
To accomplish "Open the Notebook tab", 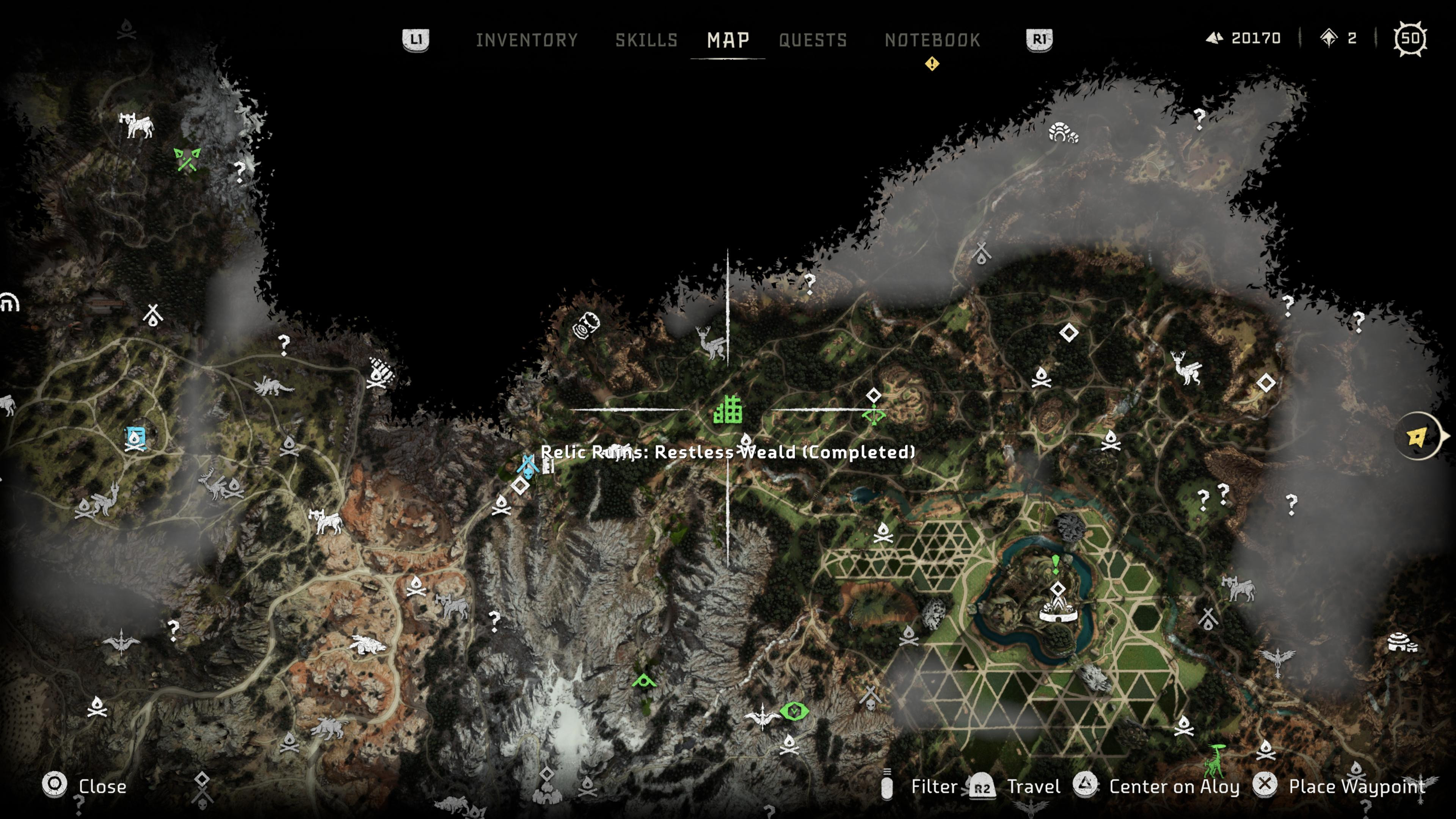I will click(932, 39).
